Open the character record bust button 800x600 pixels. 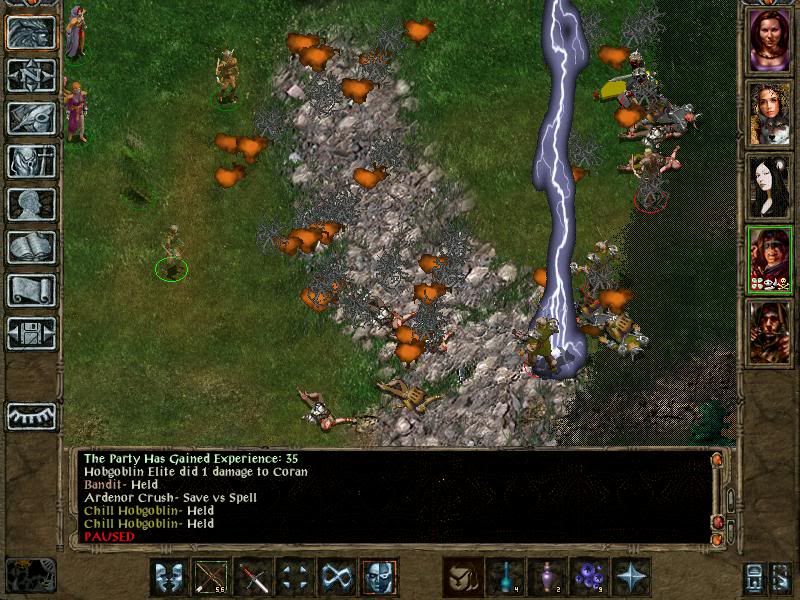(x=31, y=204)
